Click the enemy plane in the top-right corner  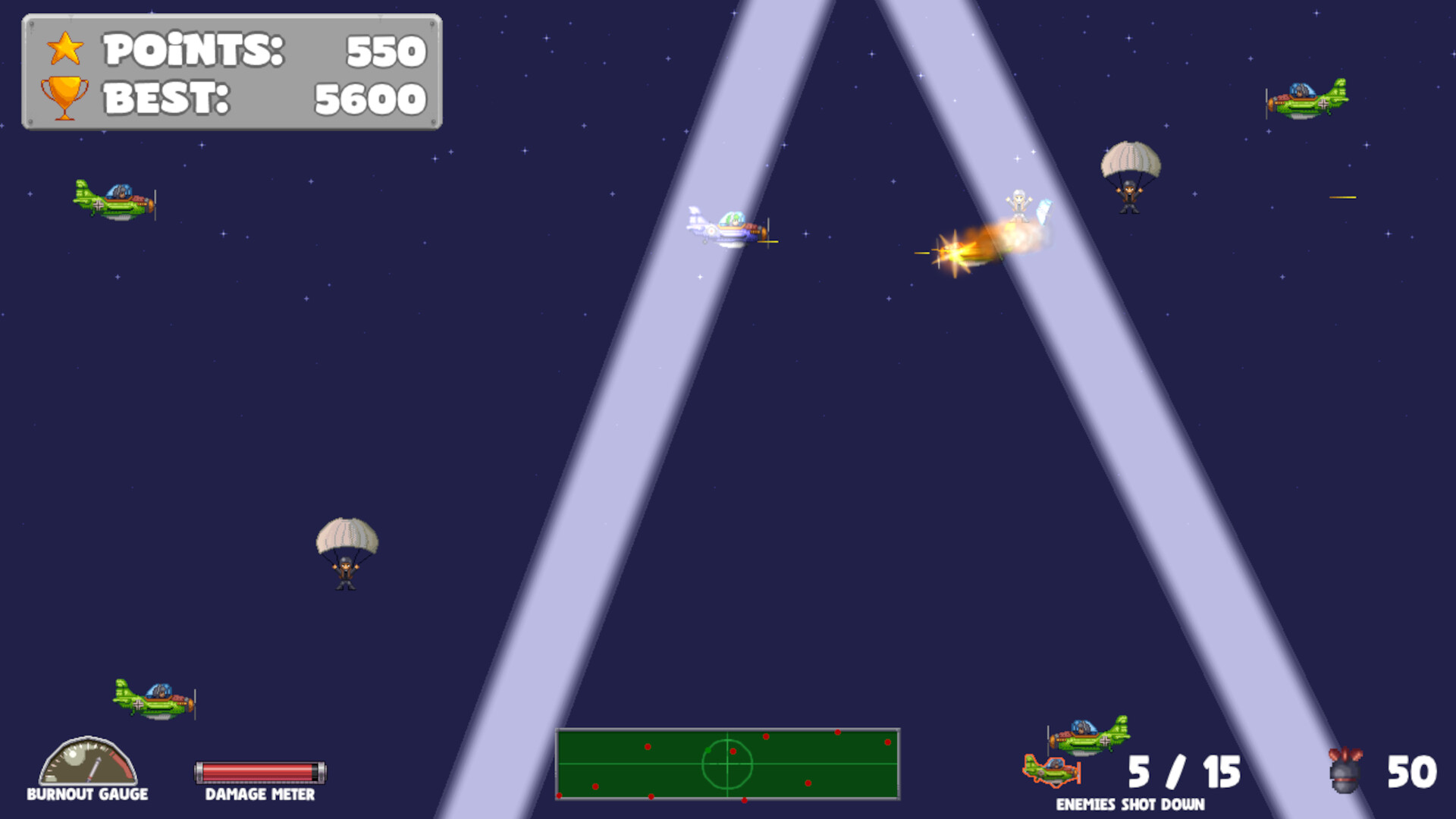coord(1306,100)
